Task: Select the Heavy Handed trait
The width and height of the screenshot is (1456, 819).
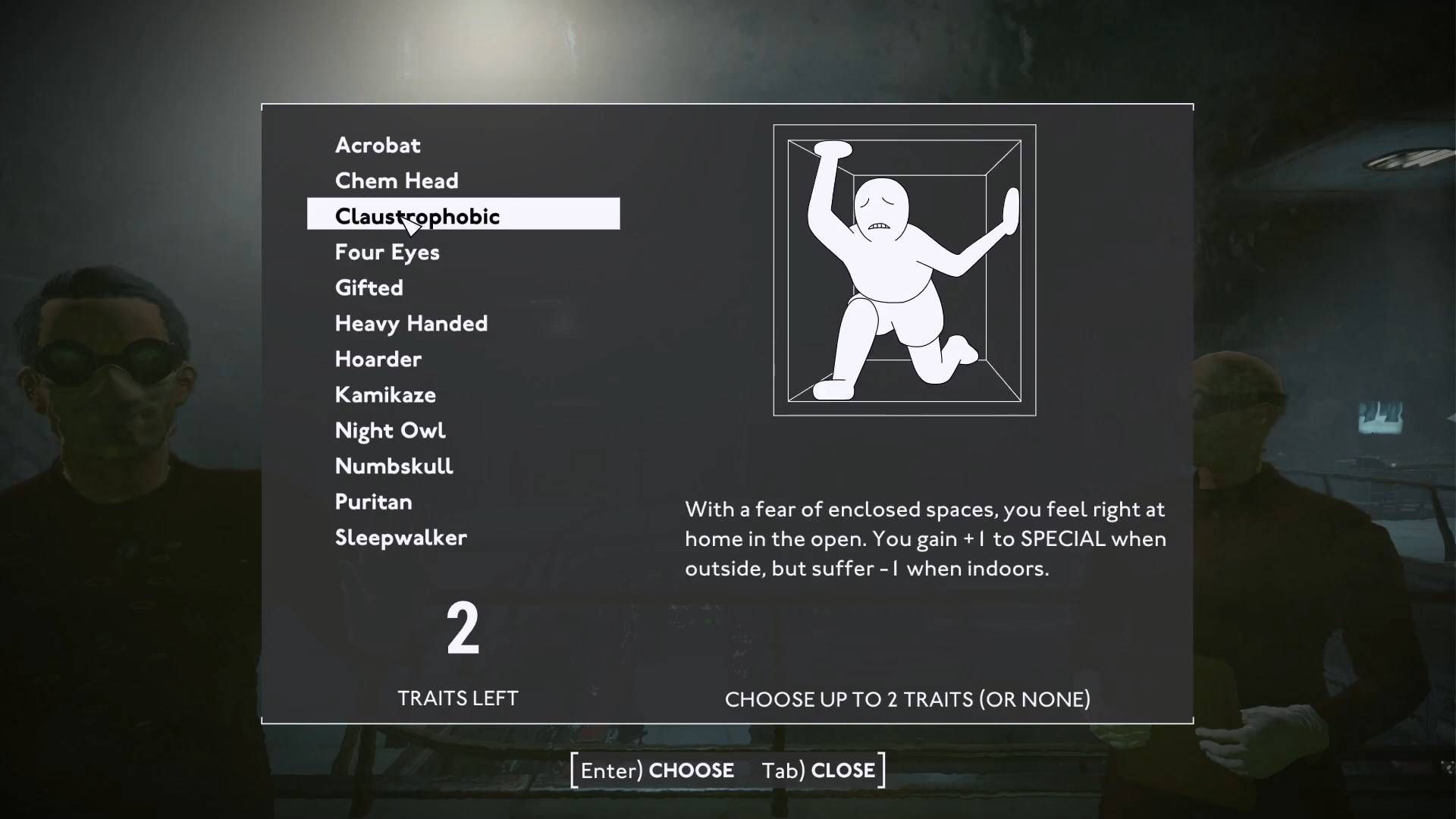Action: pos(411,323)
